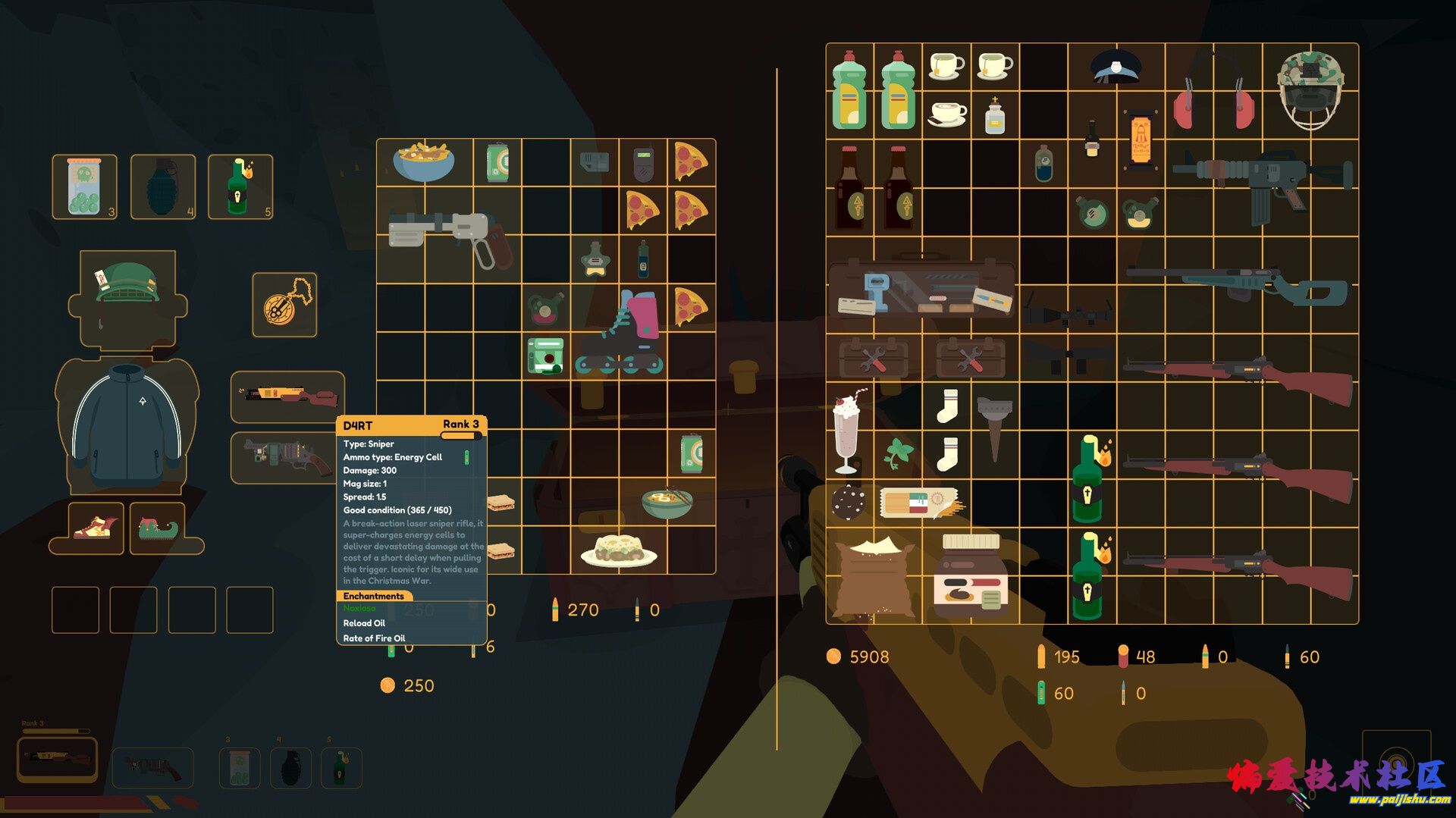Image resolution: width=1456 pixels, height=818 pixels.
Task: Select the gold pocket watch trinket
Action: 284,305
